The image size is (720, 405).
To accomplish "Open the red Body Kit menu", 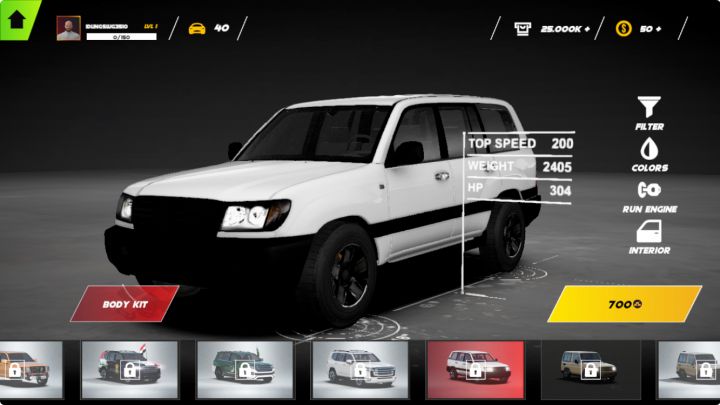I will (125, 303).
